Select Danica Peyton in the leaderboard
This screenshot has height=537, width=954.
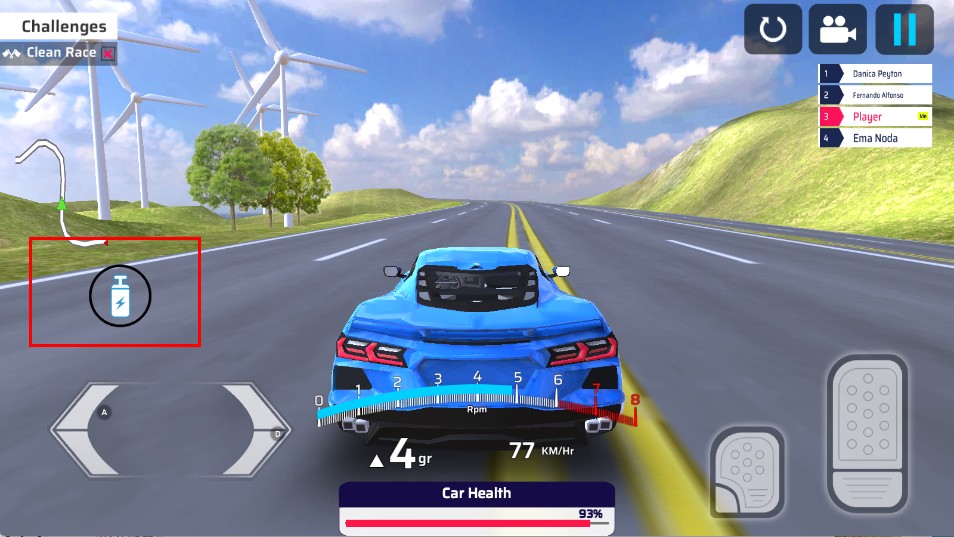pos(876,74)
